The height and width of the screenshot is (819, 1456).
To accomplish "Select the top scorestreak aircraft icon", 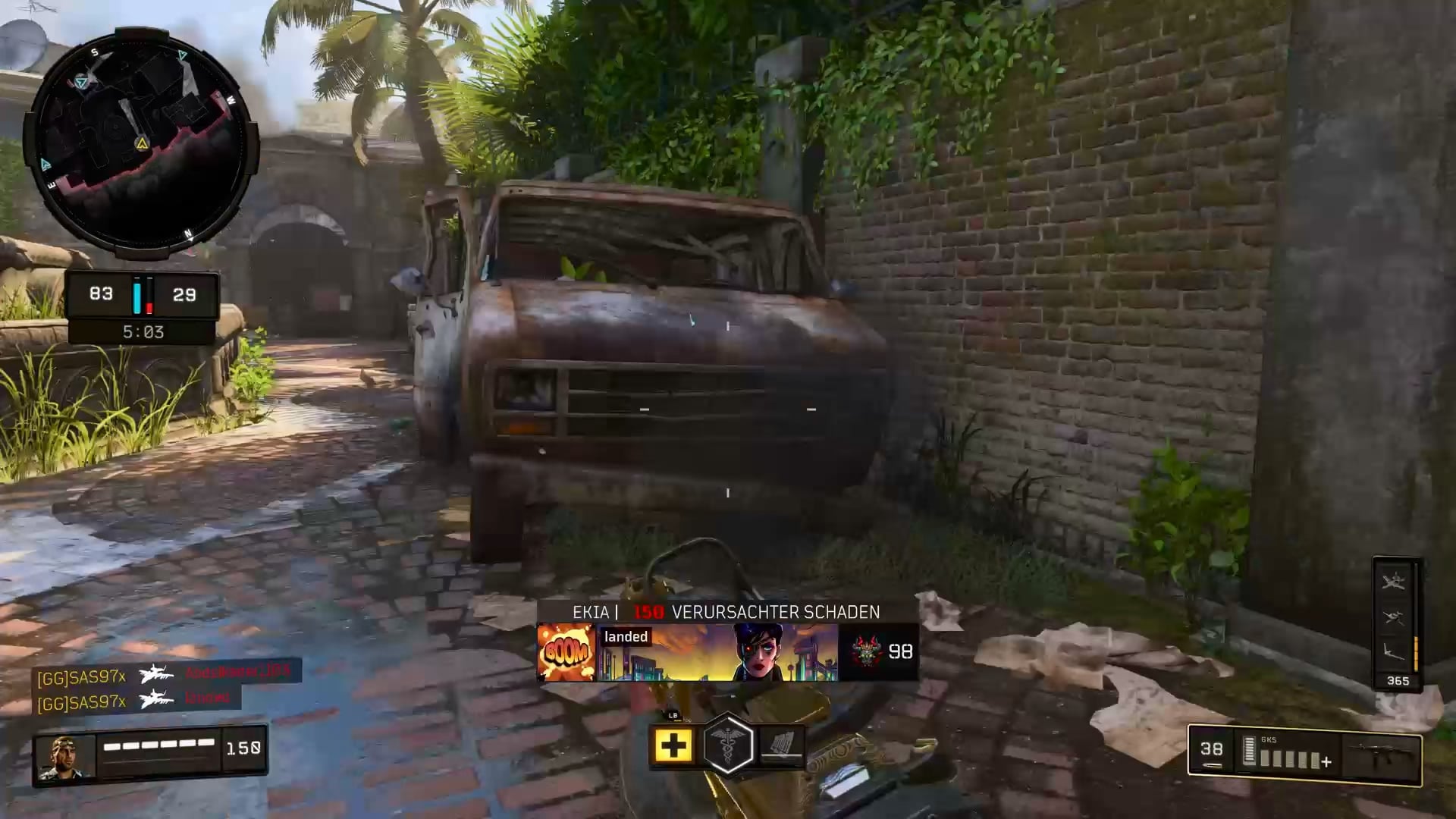I will 1394,582.
